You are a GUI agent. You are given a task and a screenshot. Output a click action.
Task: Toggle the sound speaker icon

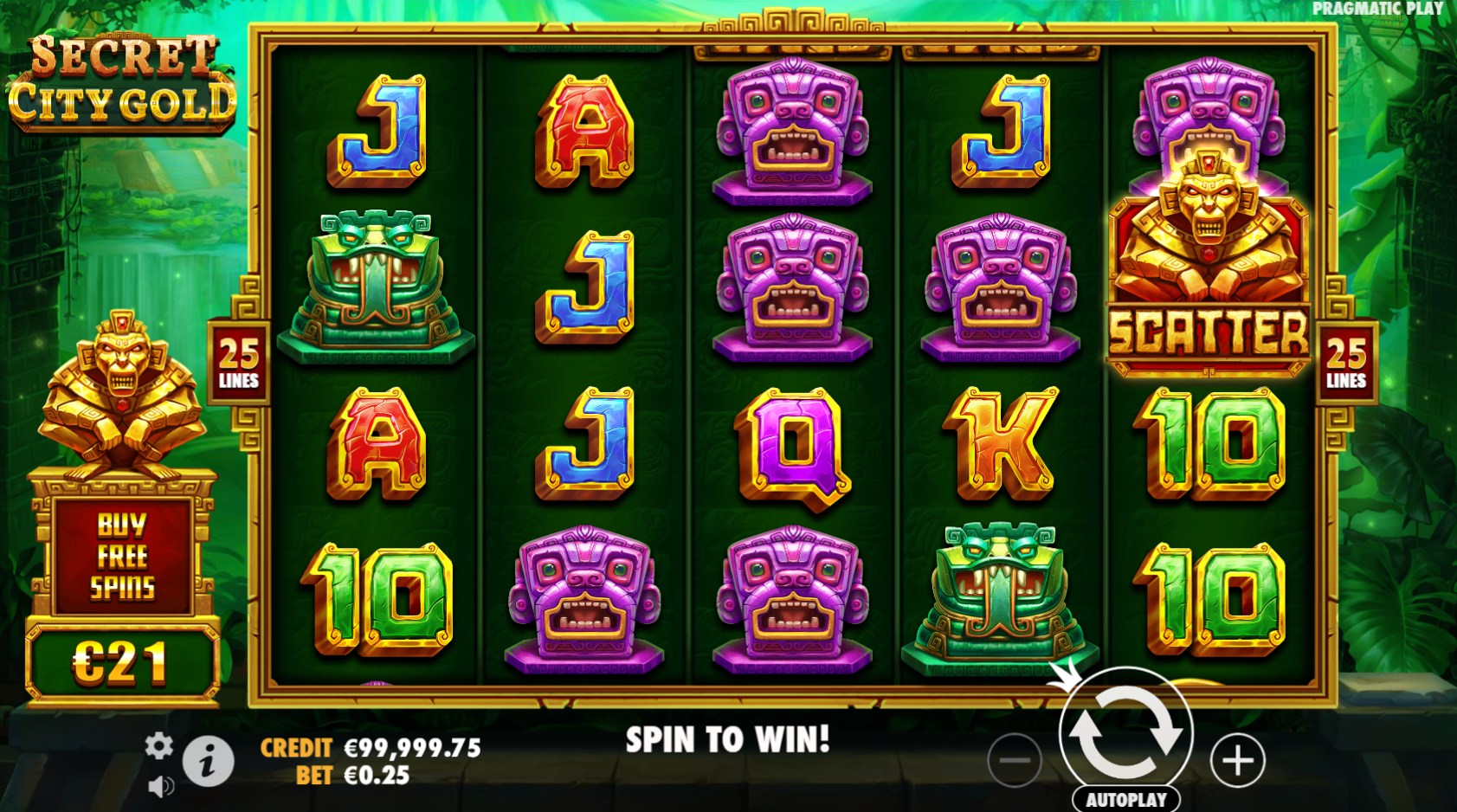click(160, 786)
